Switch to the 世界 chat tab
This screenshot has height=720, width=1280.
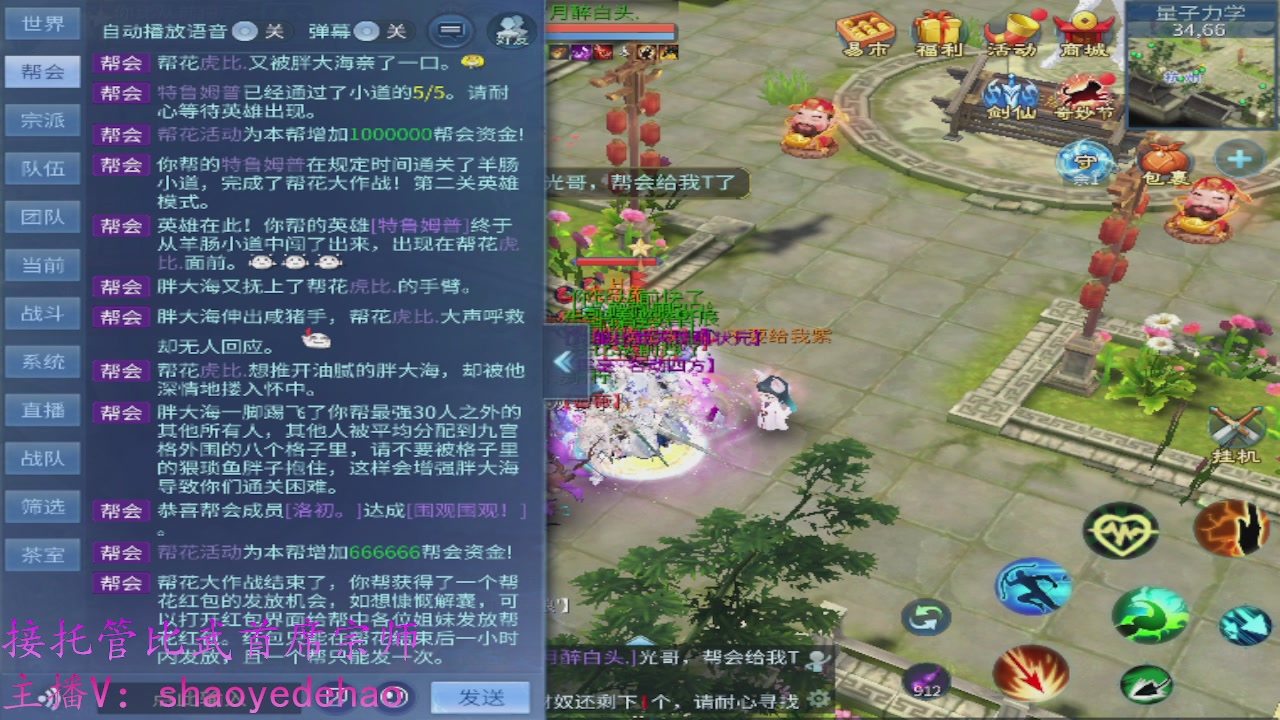coord(42,24)
